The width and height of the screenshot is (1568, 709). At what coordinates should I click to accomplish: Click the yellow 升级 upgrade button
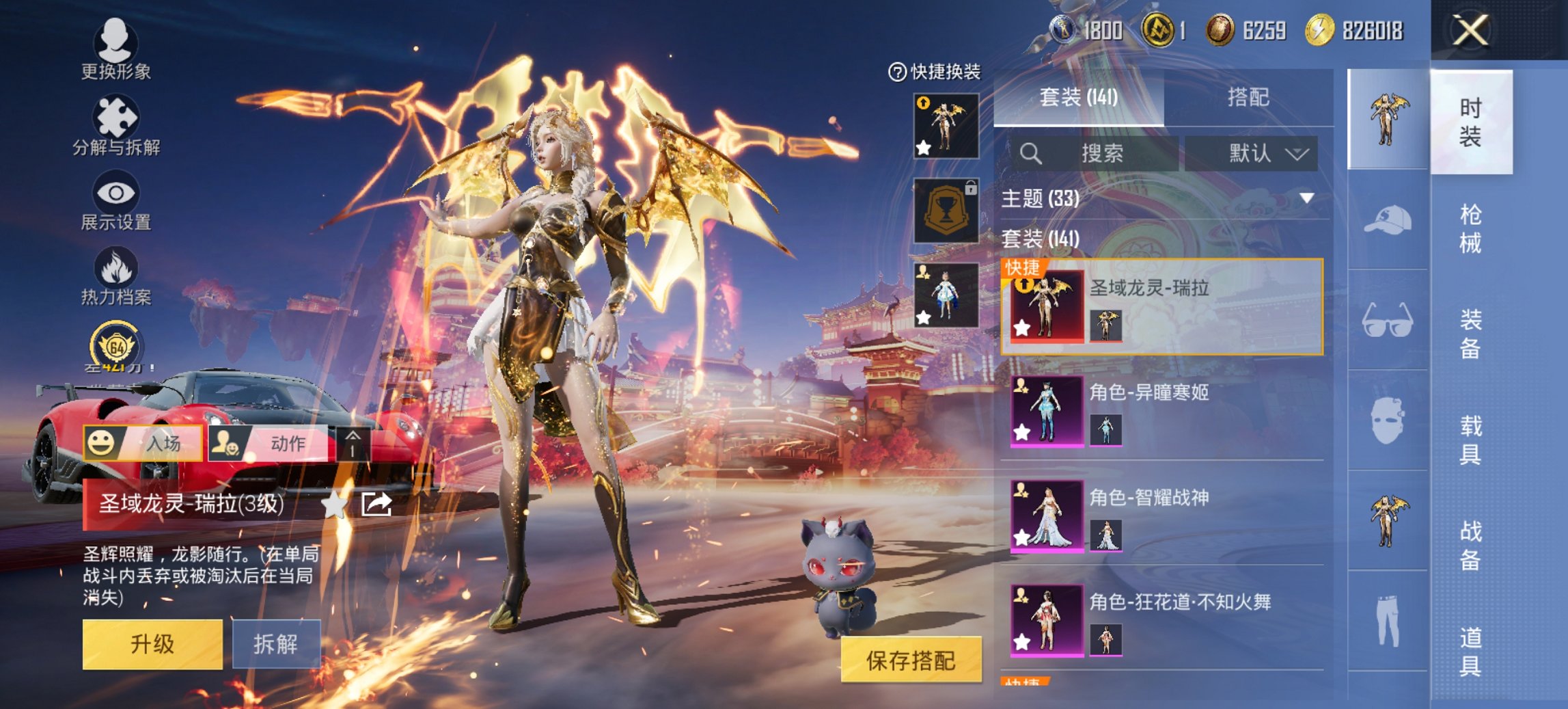click(152, 644)
